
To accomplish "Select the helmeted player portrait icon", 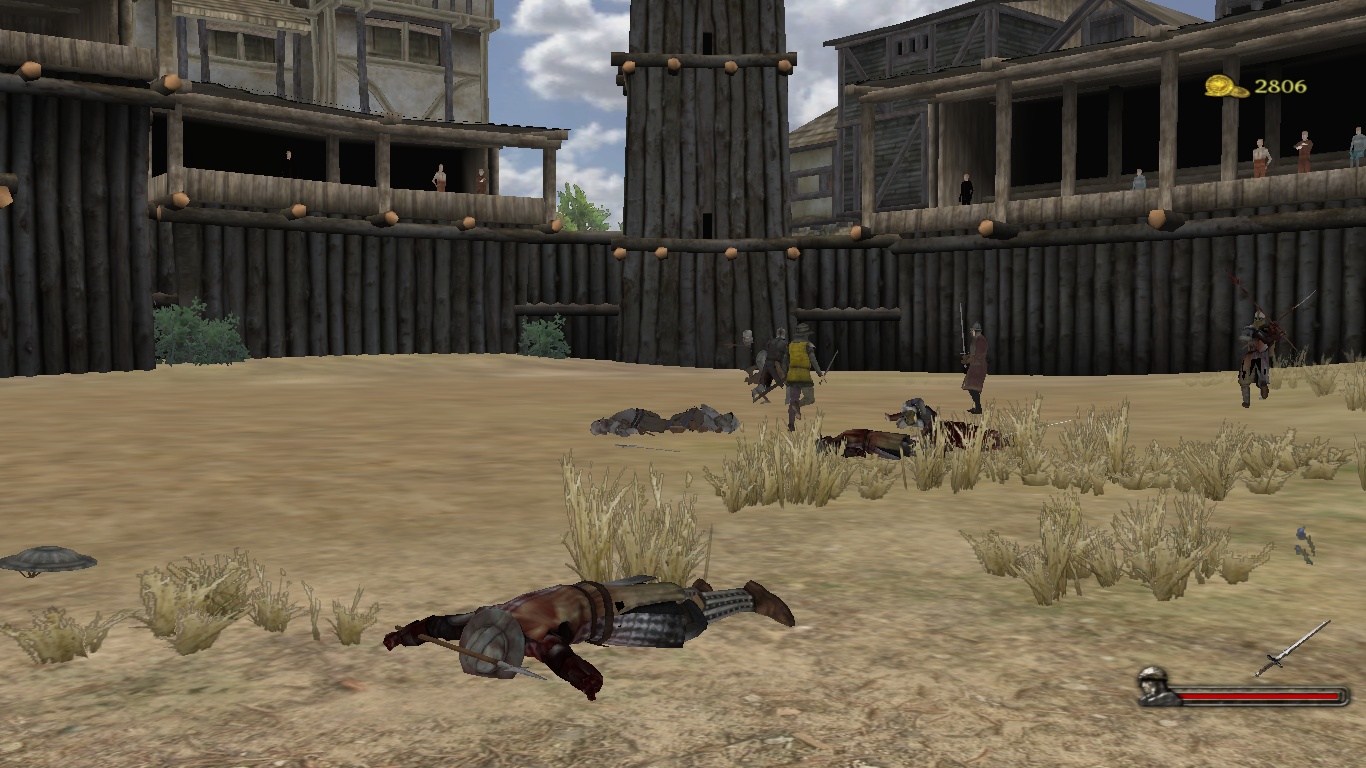I will 1154,687.
